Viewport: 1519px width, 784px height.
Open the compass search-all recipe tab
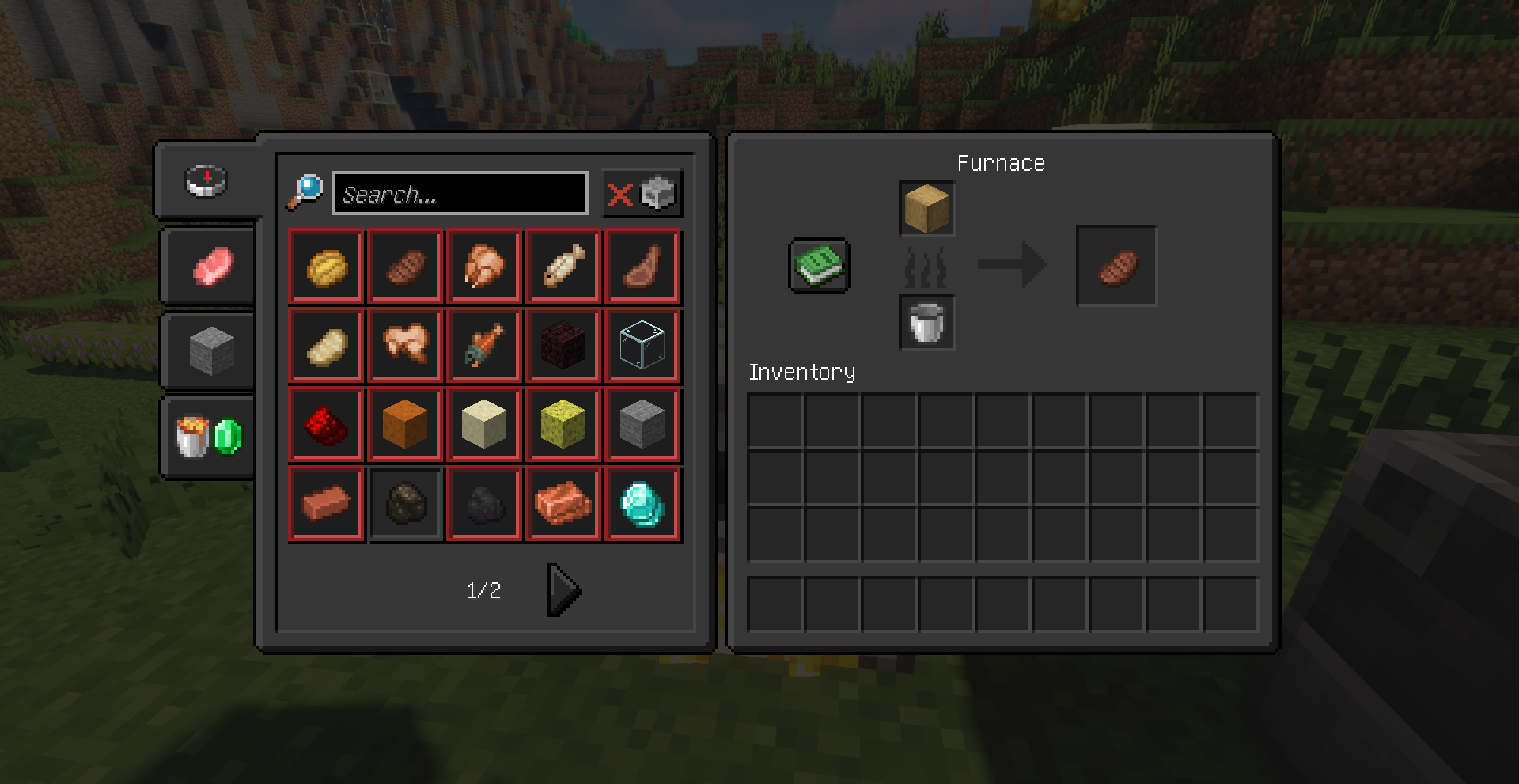(206, 180)
